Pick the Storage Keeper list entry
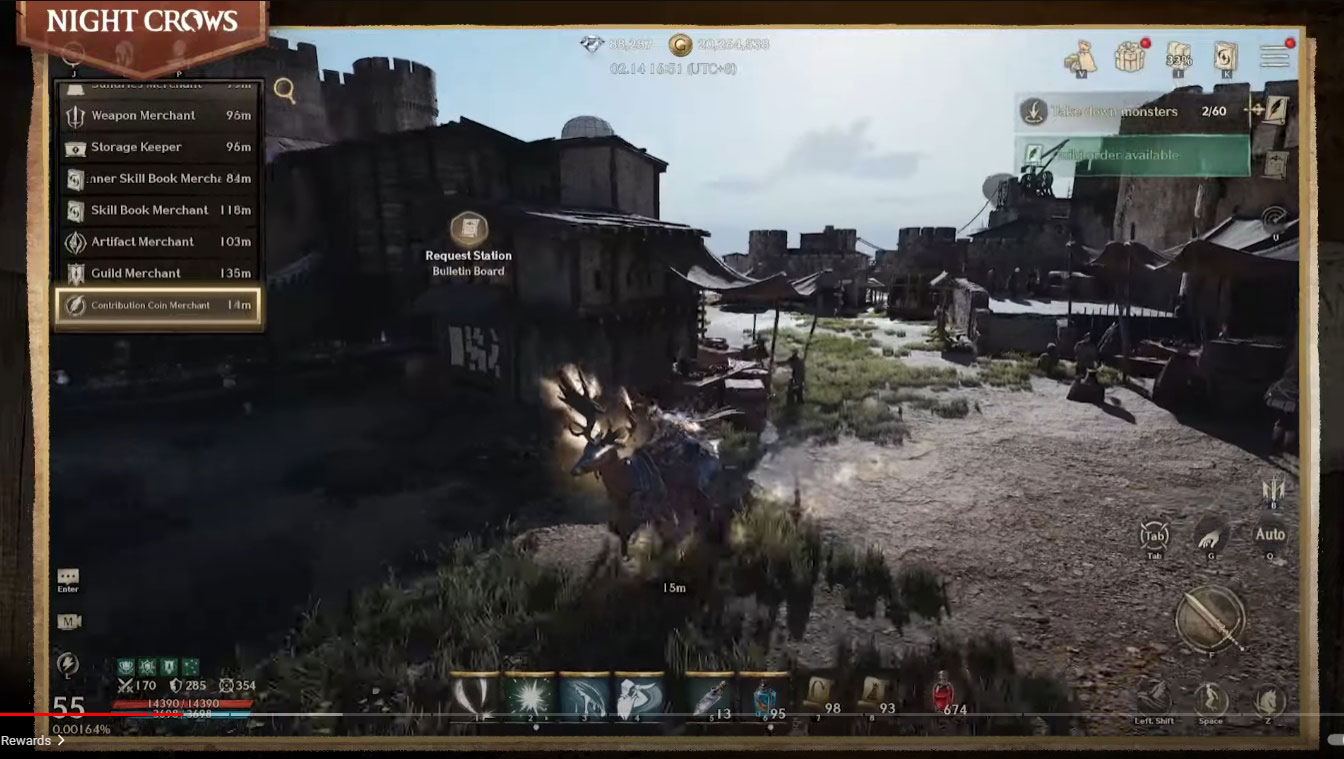The image size is (1344, 759). click(158, 147)
